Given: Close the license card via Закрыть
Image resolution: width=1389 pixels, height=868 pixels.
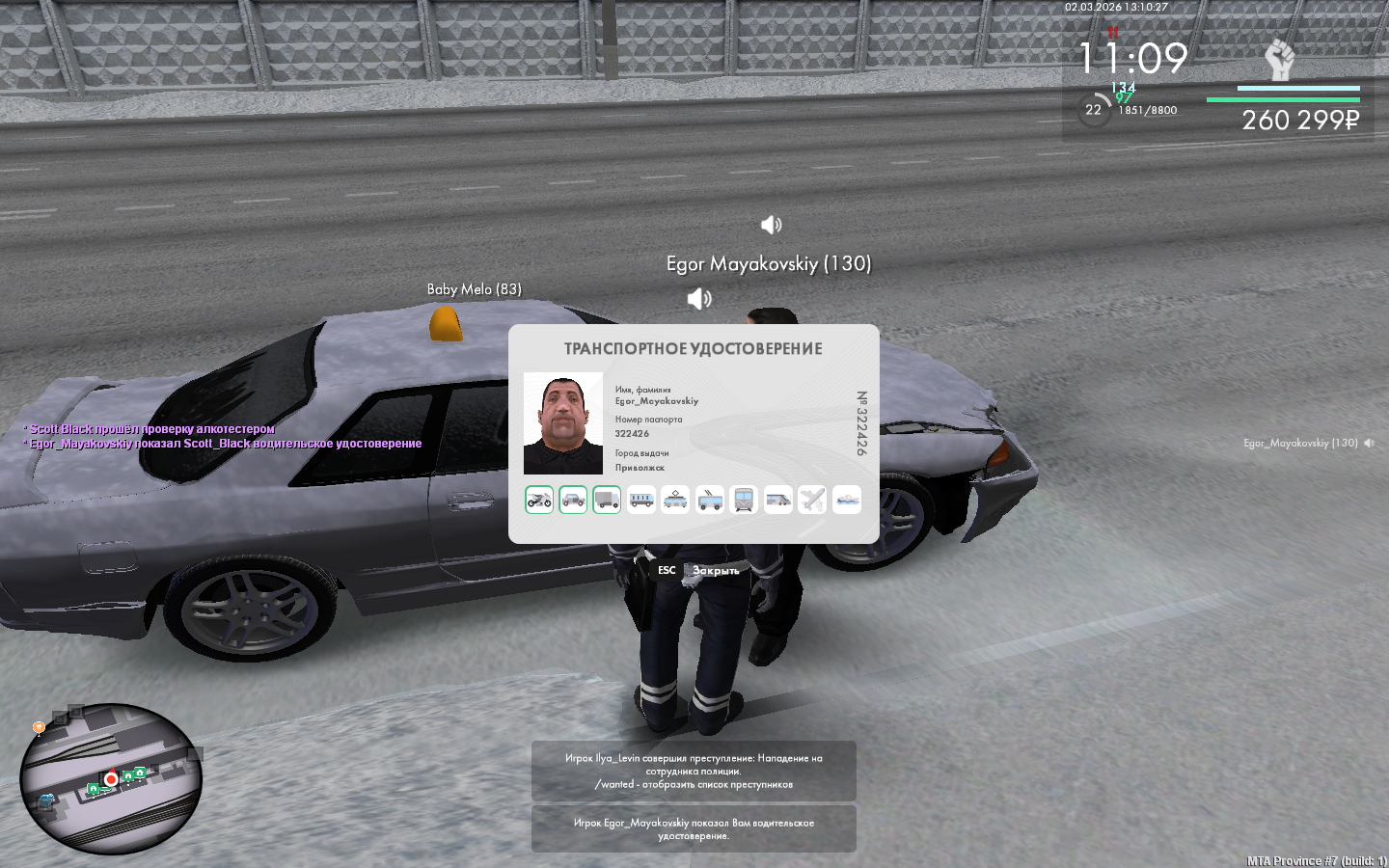Looking at the screenshot, I should [x=715, y=571].
